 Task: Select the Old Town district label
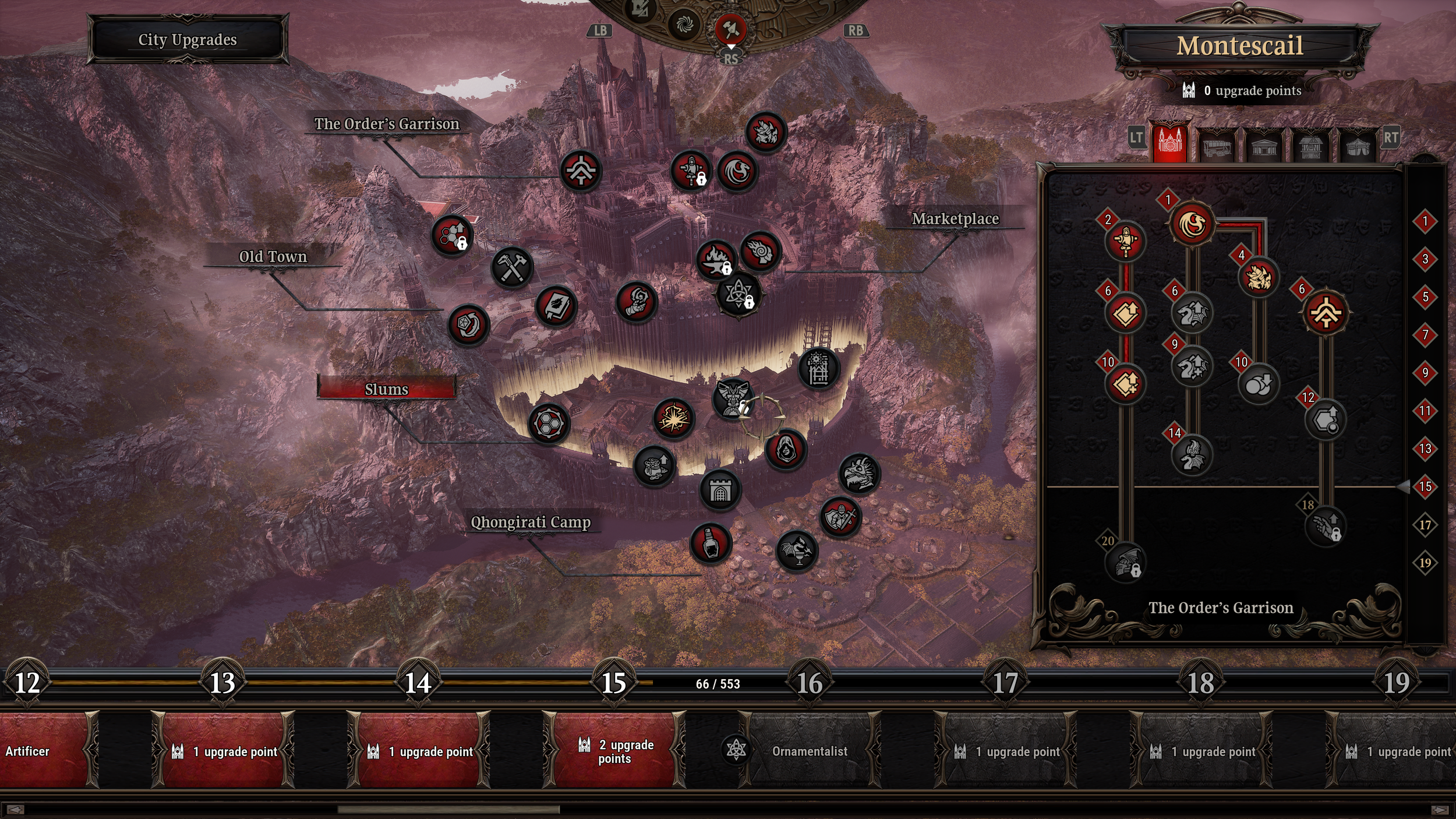273,257
